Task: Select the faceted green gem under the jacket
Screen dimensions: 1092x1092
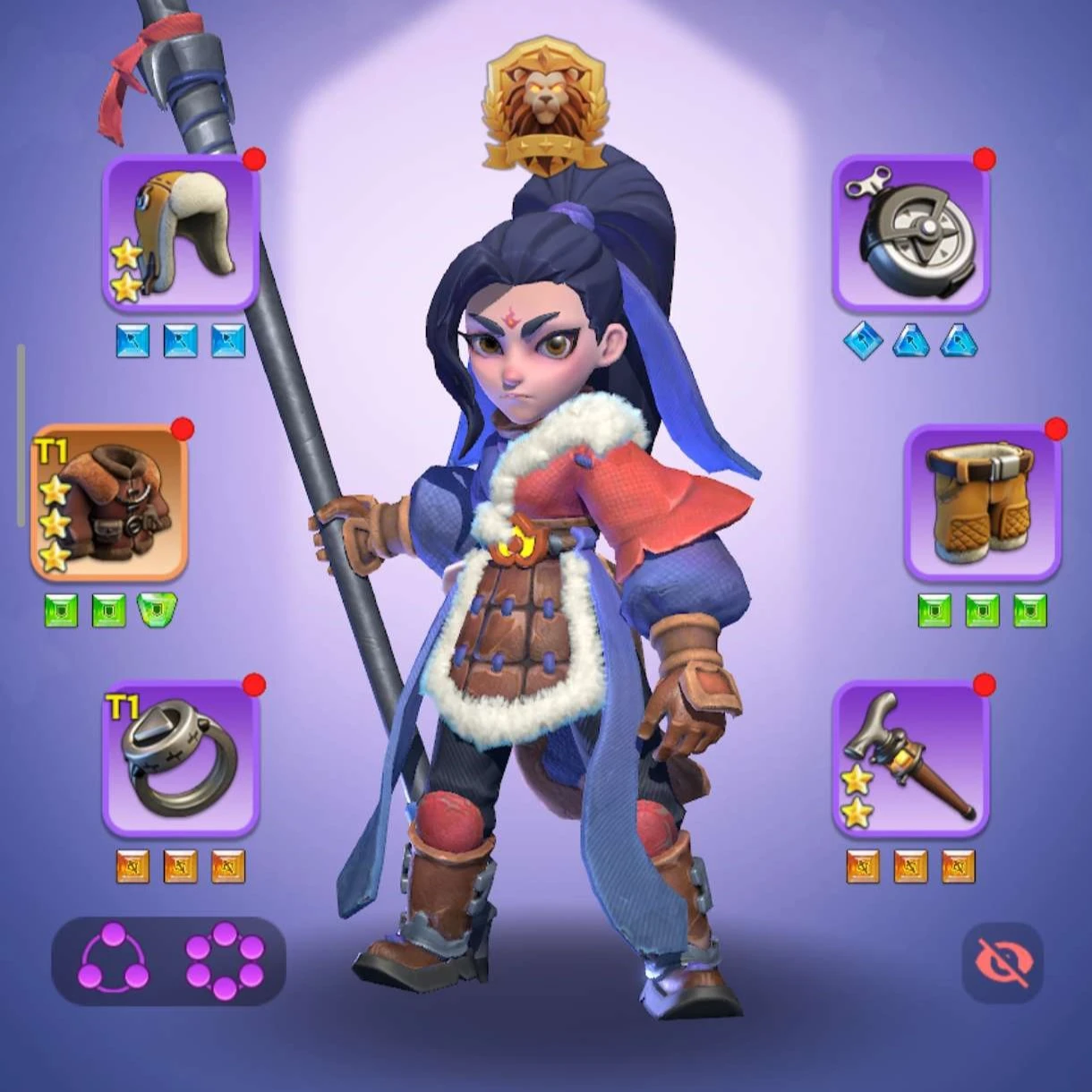Action: 157,610
